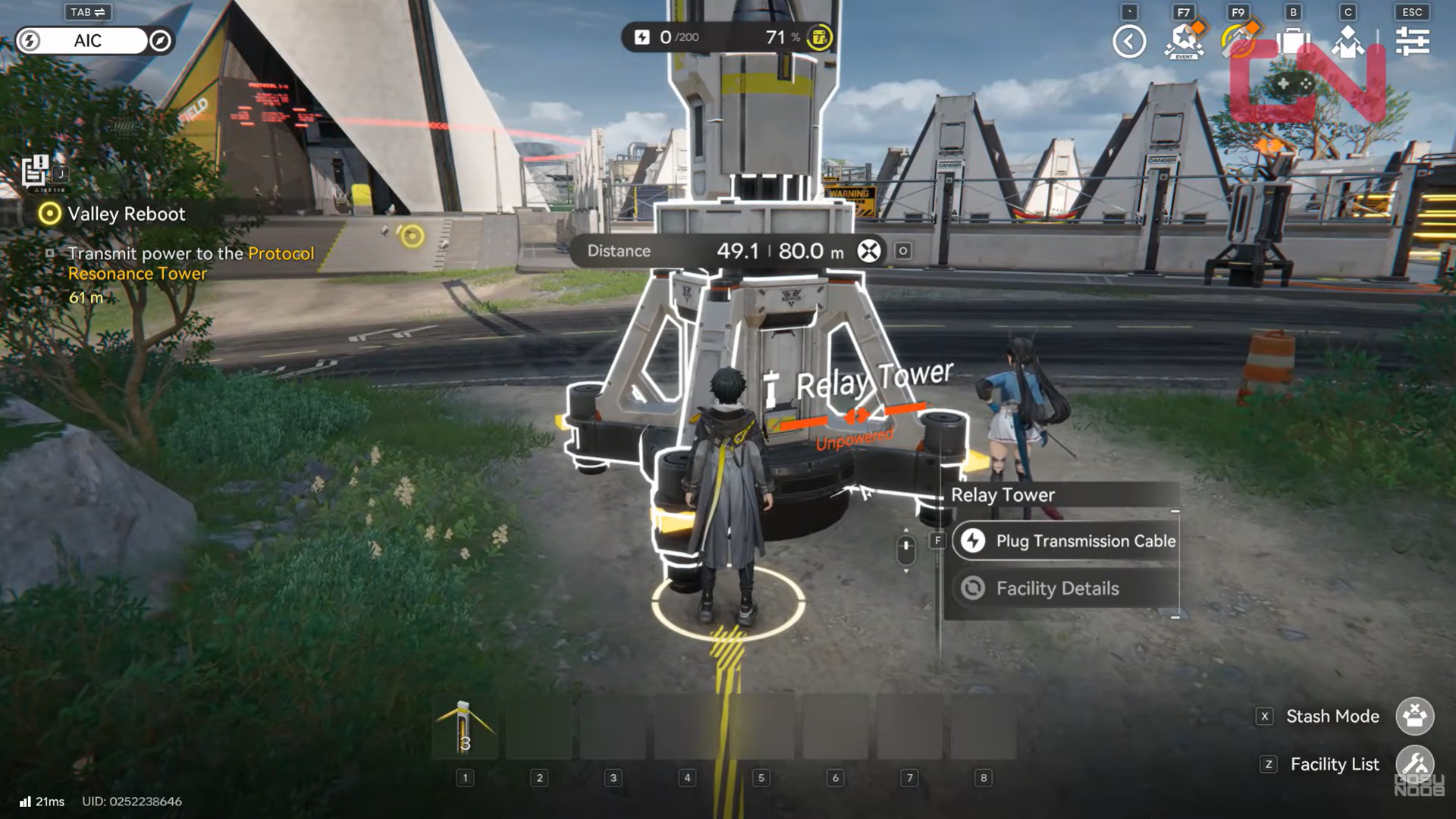This screenshot has width=1456, height=819.
Task: Open the operator character menu icon
Action: click(1348, 41)
